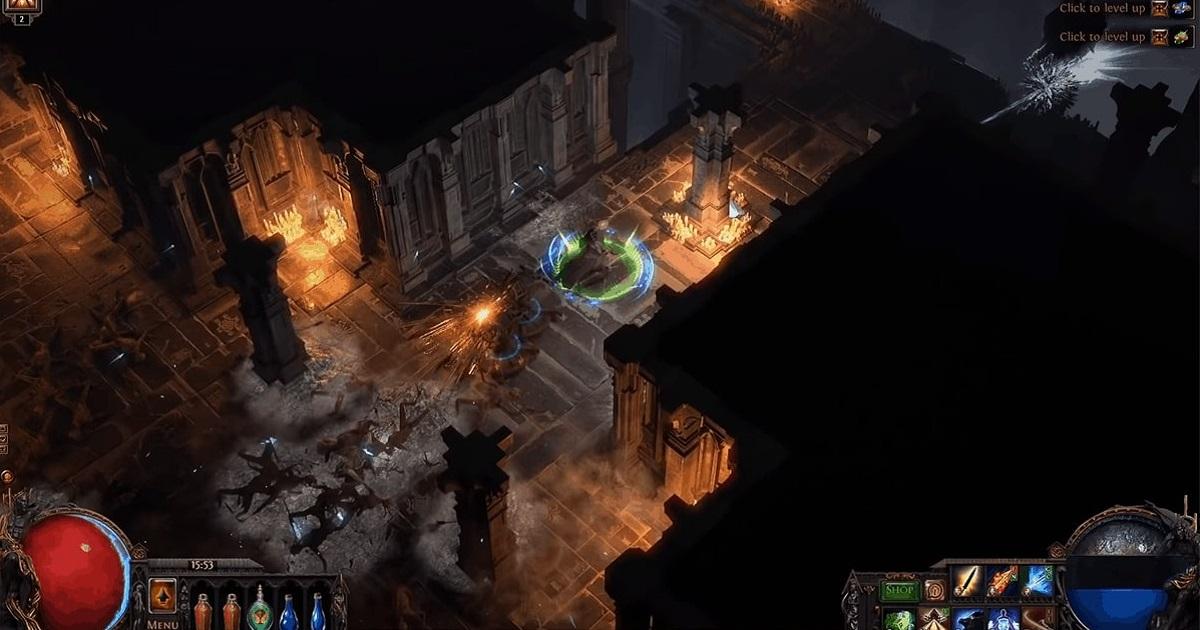Activate the fiery orange skill icon
The height and width of the screenshot is (630, 1200).
point(1003,581)
